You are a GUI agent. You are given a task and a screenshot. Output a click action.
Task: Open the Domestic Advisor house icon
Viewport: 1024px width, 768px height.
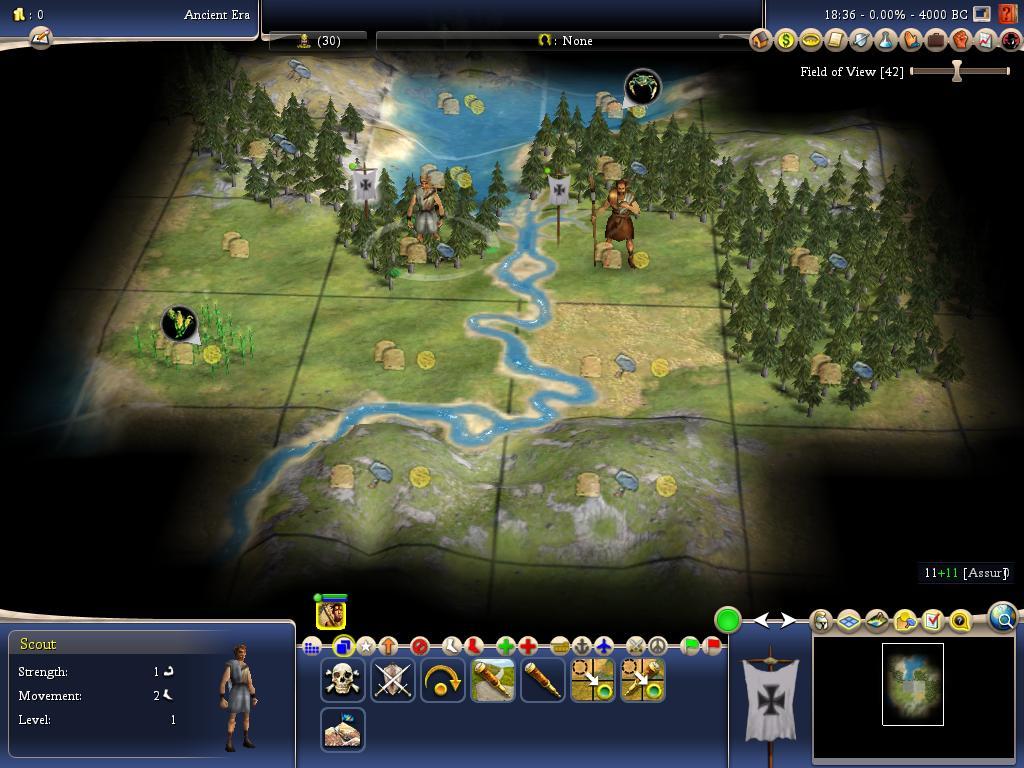click(x=761, y=41)
